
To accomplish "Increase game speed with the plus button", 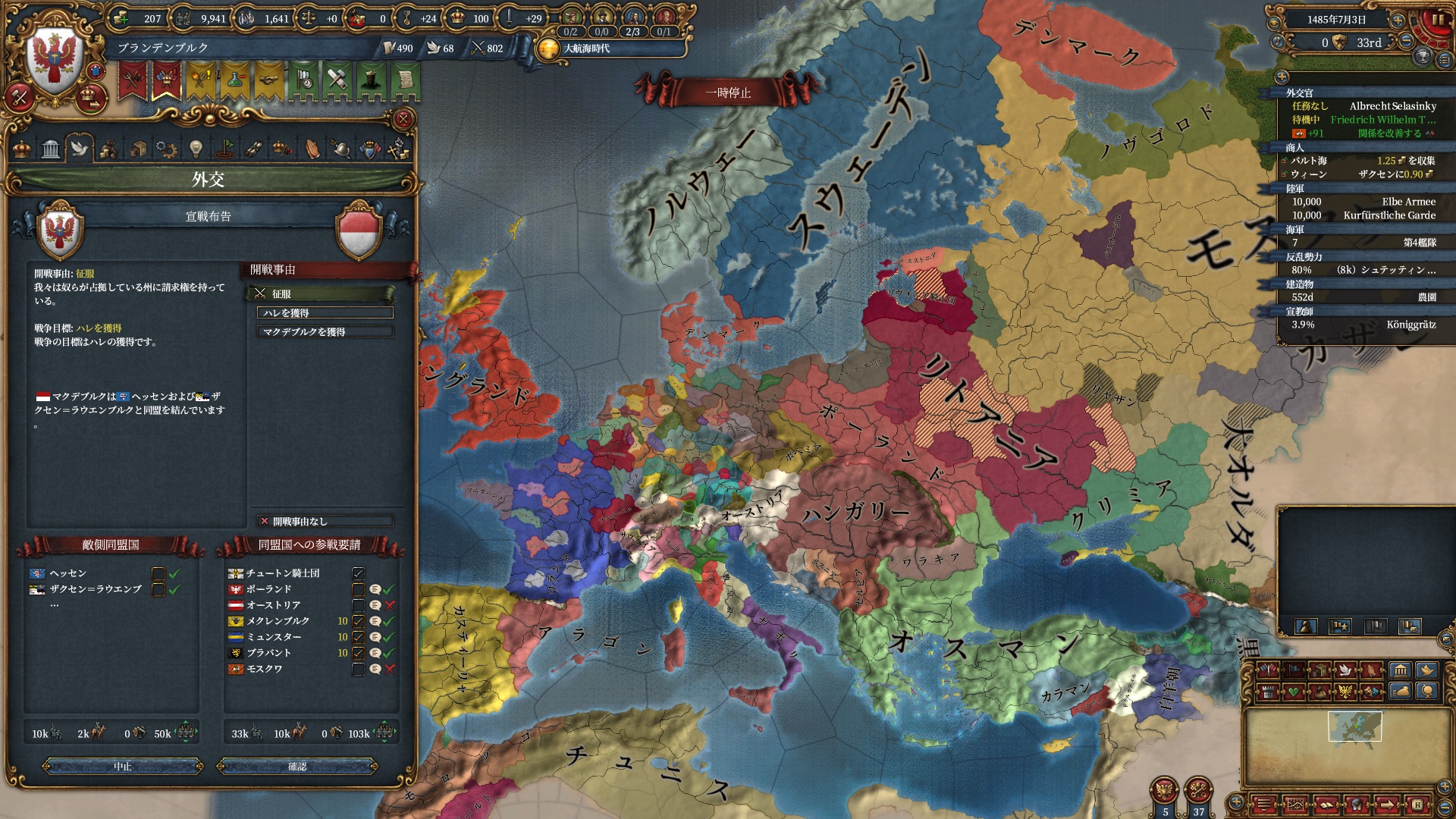I will (x=1398, y=20).
